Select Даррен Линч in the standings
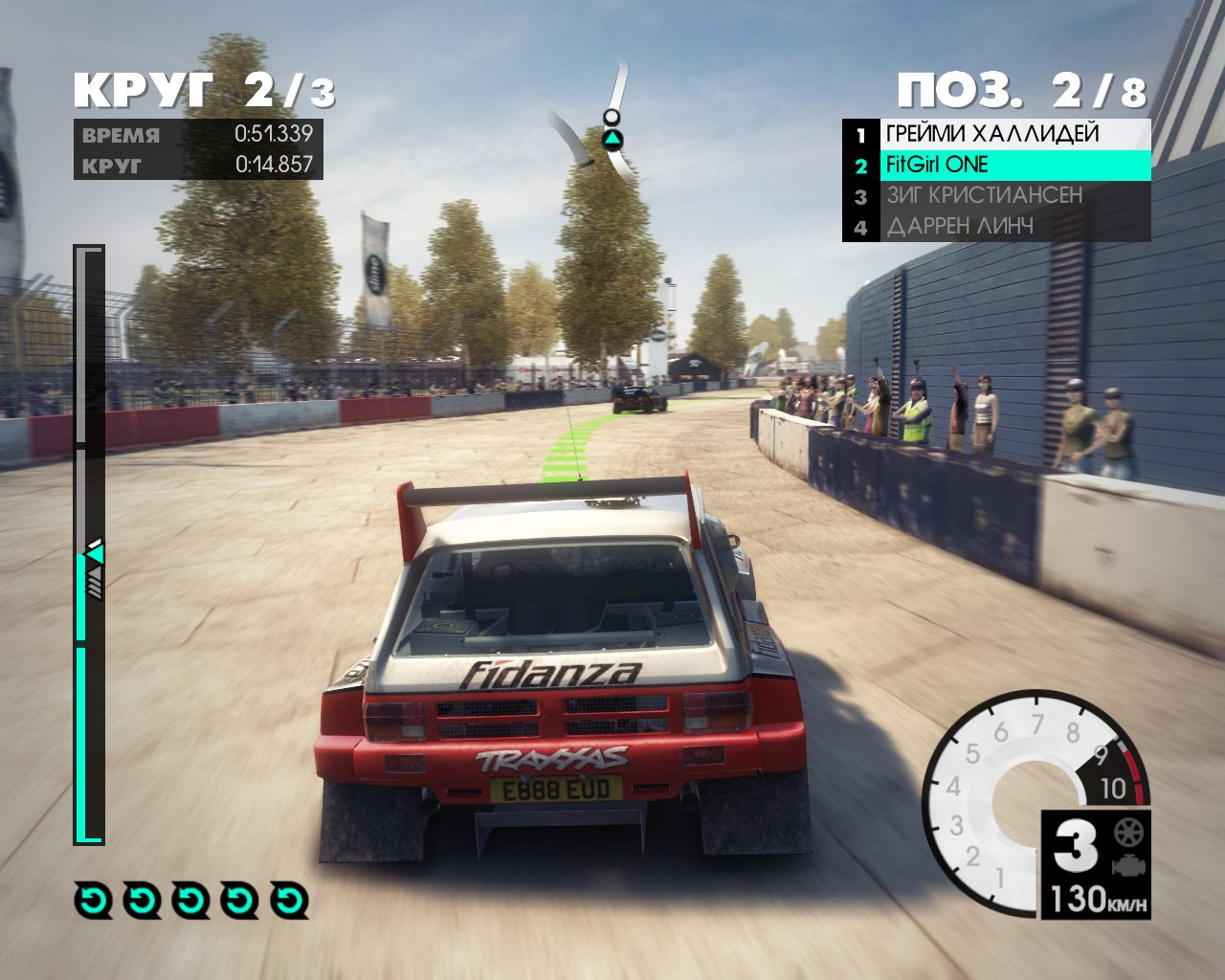 [x=995, y=227]
